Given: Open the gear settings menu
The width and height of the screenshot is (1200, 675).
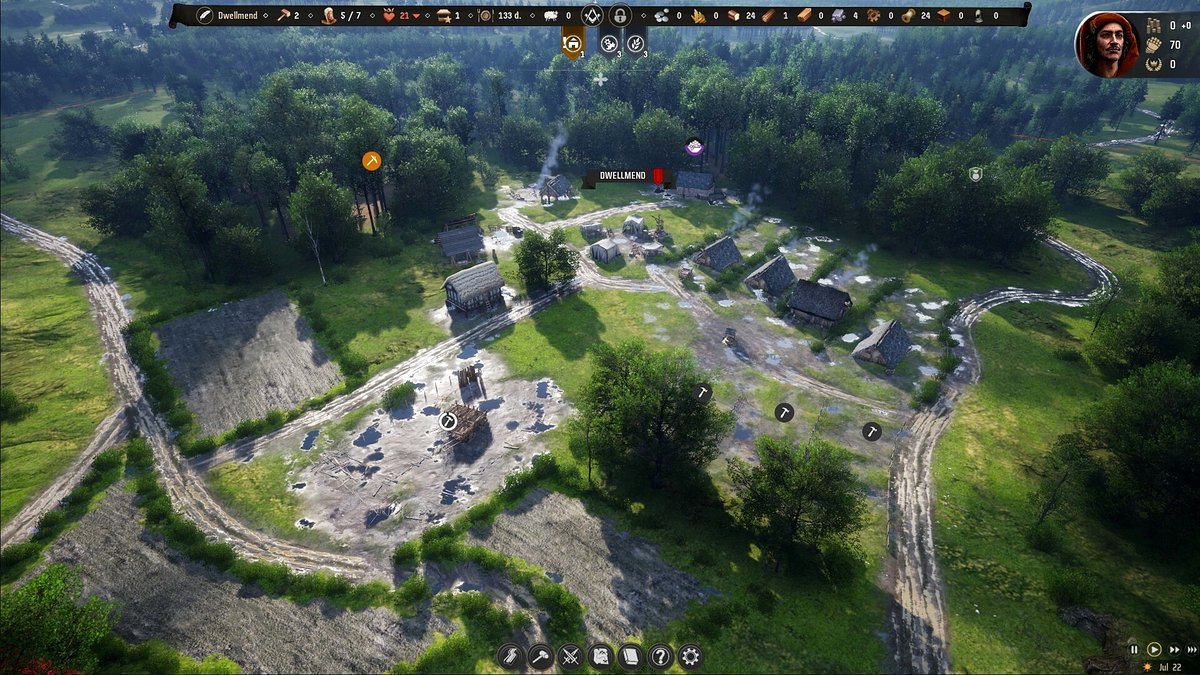Looking at the screenshot, I should (x=690, y=657).
